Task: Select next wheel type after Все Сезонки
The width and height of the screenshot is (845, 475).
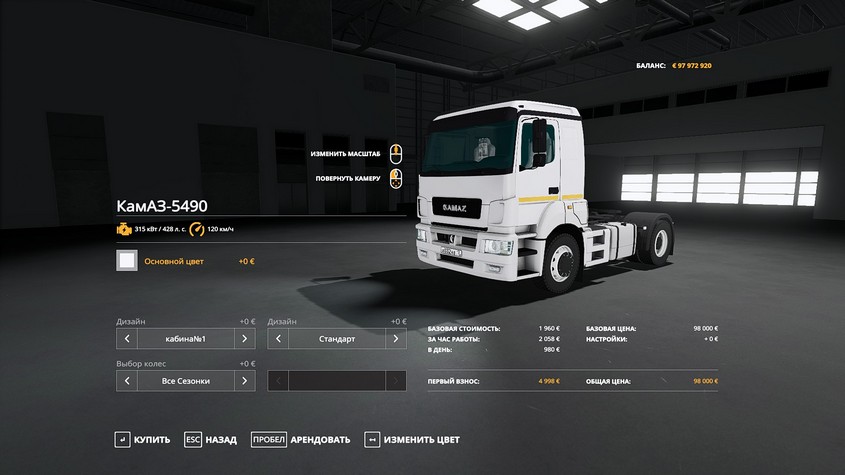Action: [245, 381]
